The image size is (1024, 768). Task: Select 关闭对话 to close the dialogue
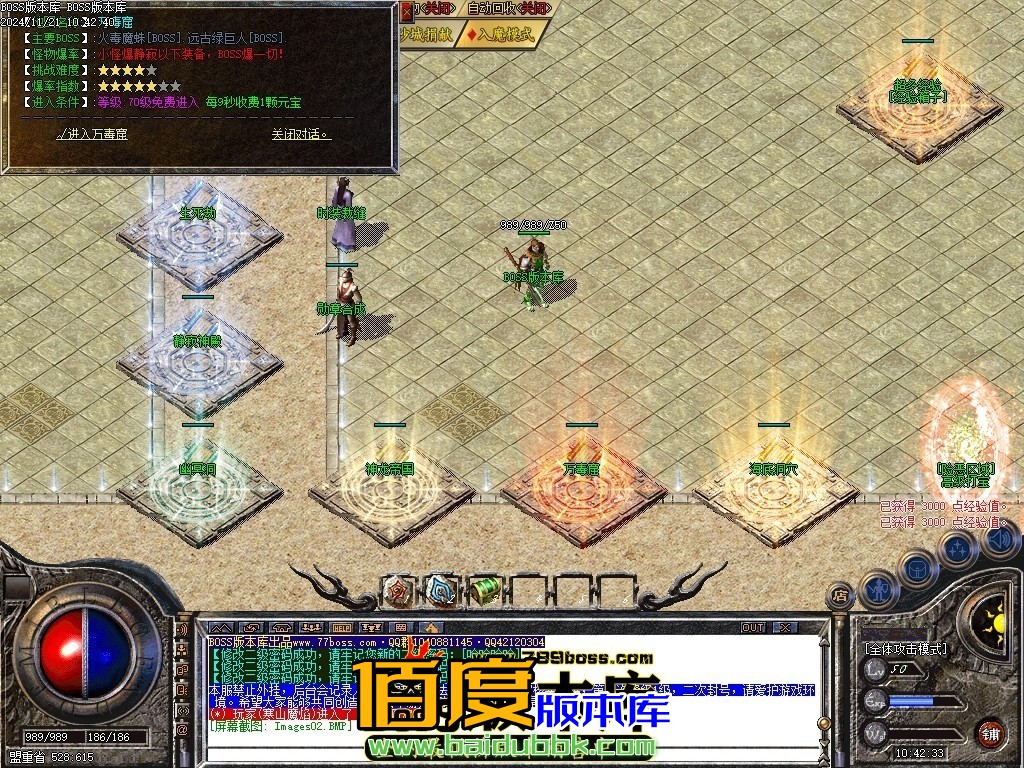pyautogui.click(x=300, y=134)
